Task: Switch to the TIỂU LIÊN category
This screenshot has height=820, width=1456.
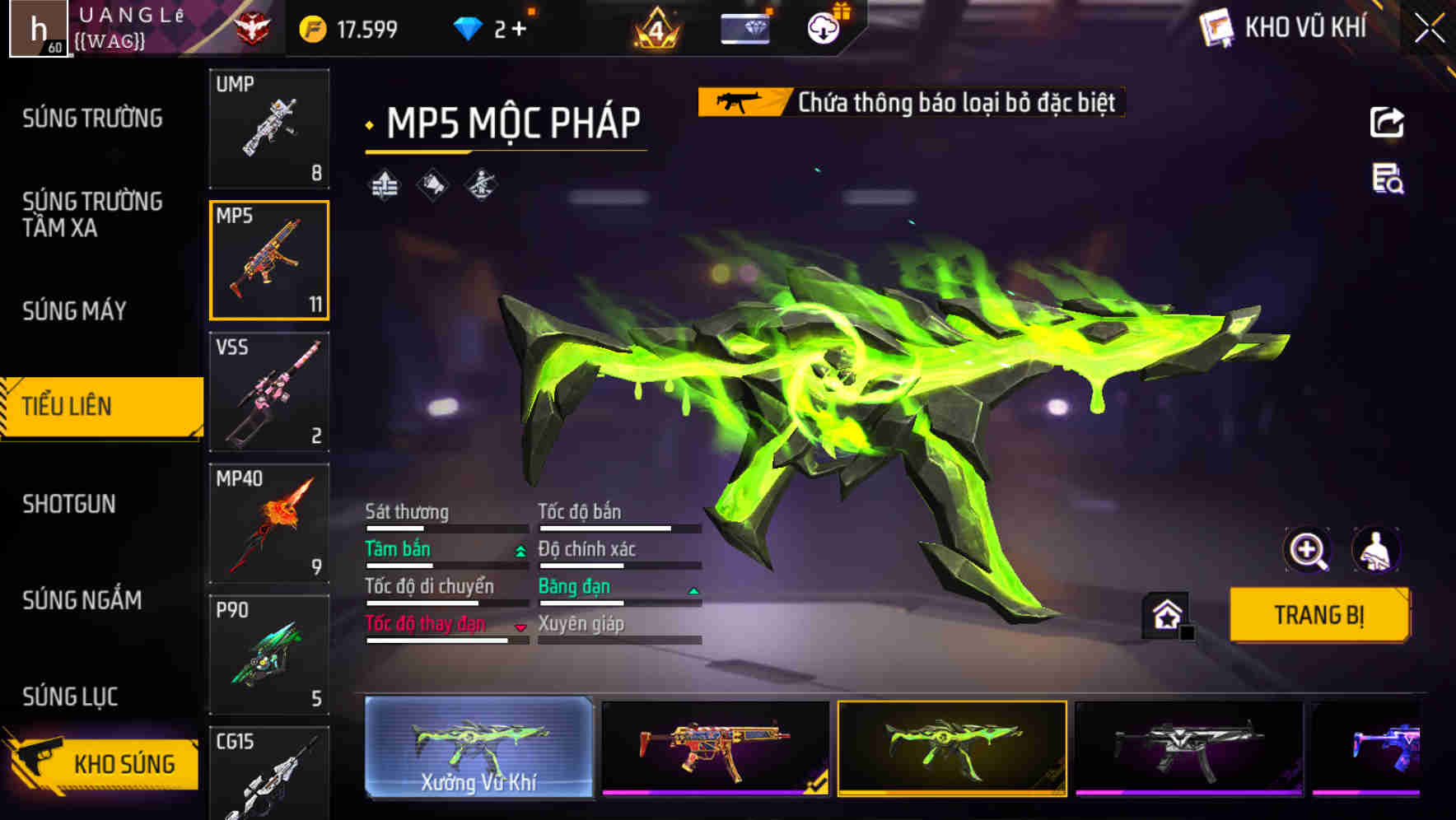Action: [x=70, y=406]
